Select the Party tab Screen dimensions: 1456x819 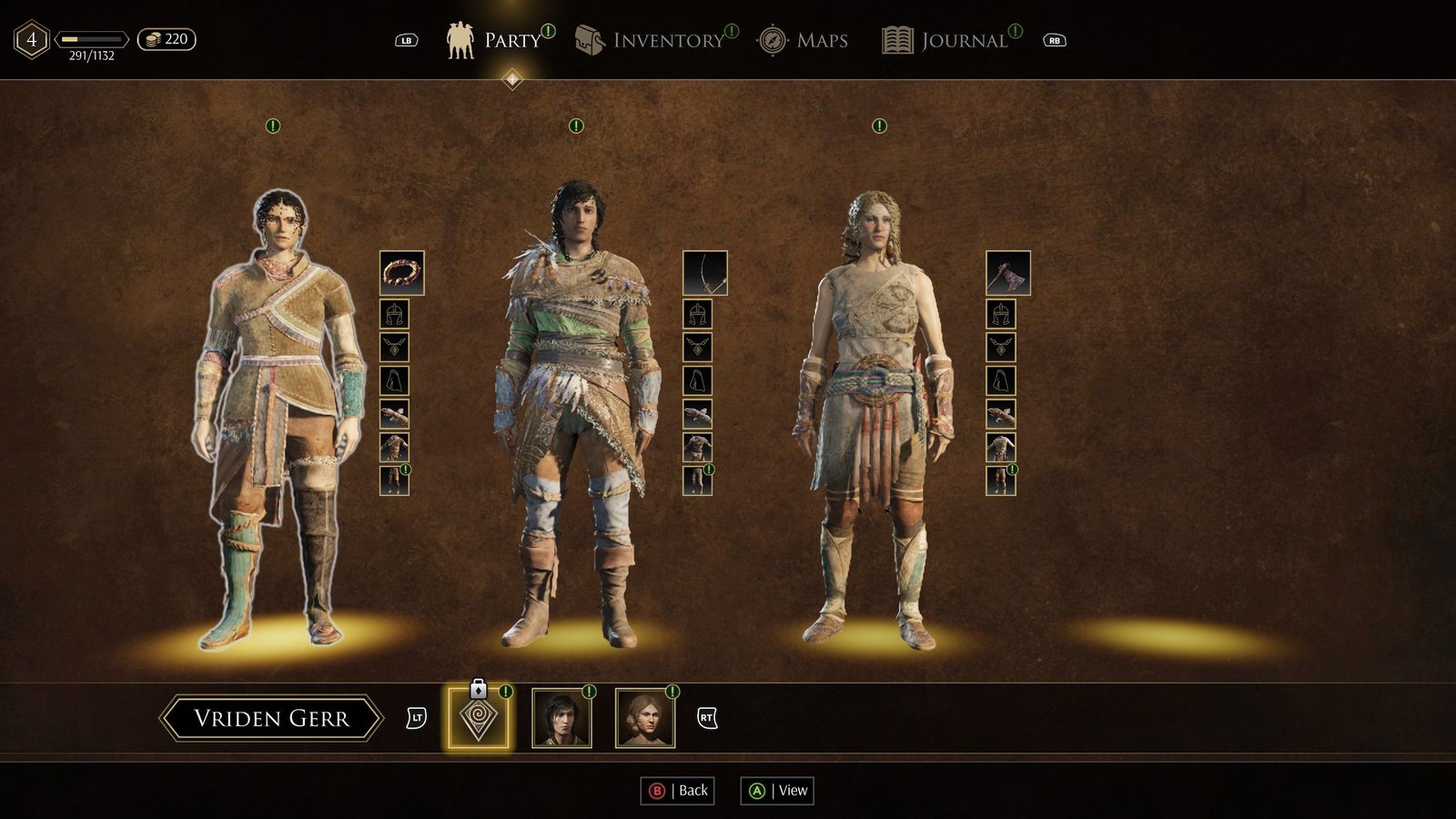click(x=494, y=40)
